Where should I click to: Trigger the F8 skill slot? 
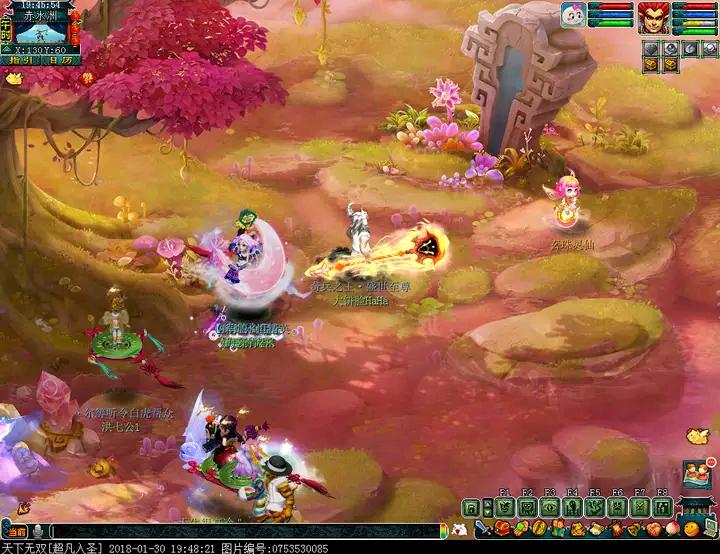coord(662,507)
